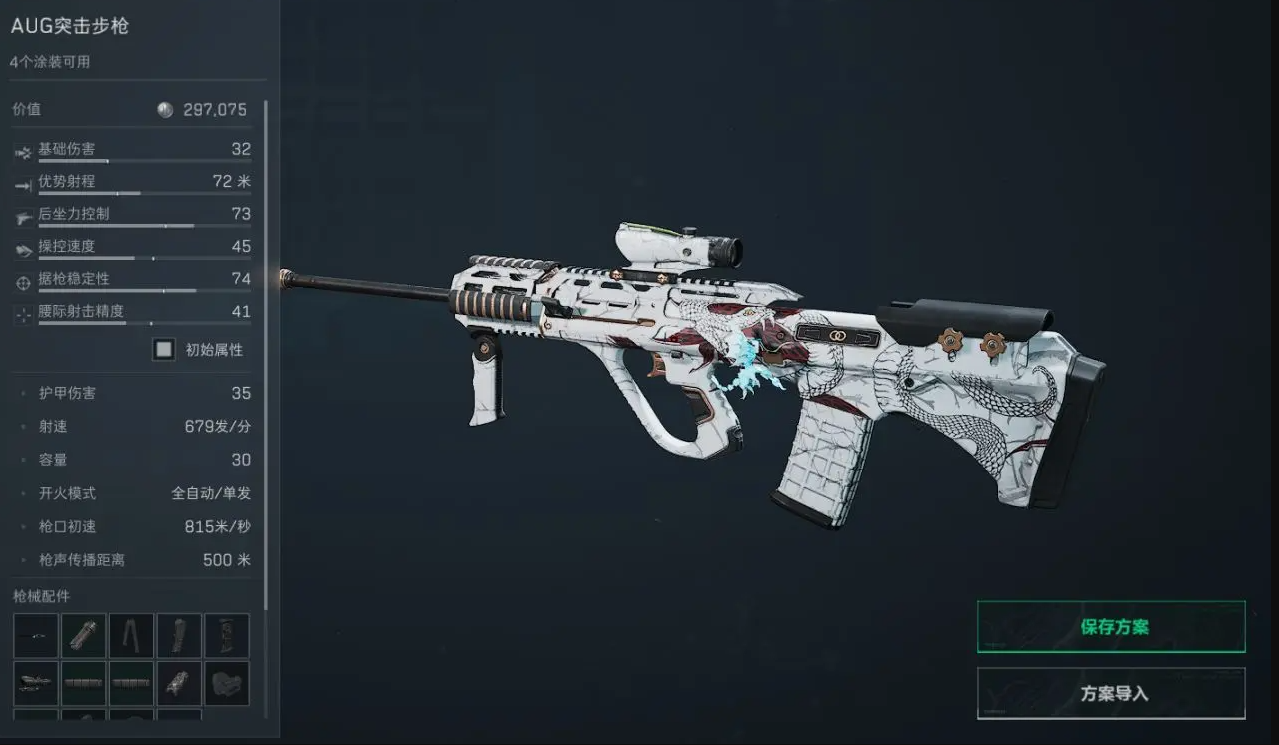
Task: Select the barrel attachment slot
Action: (x=35, y=636)
